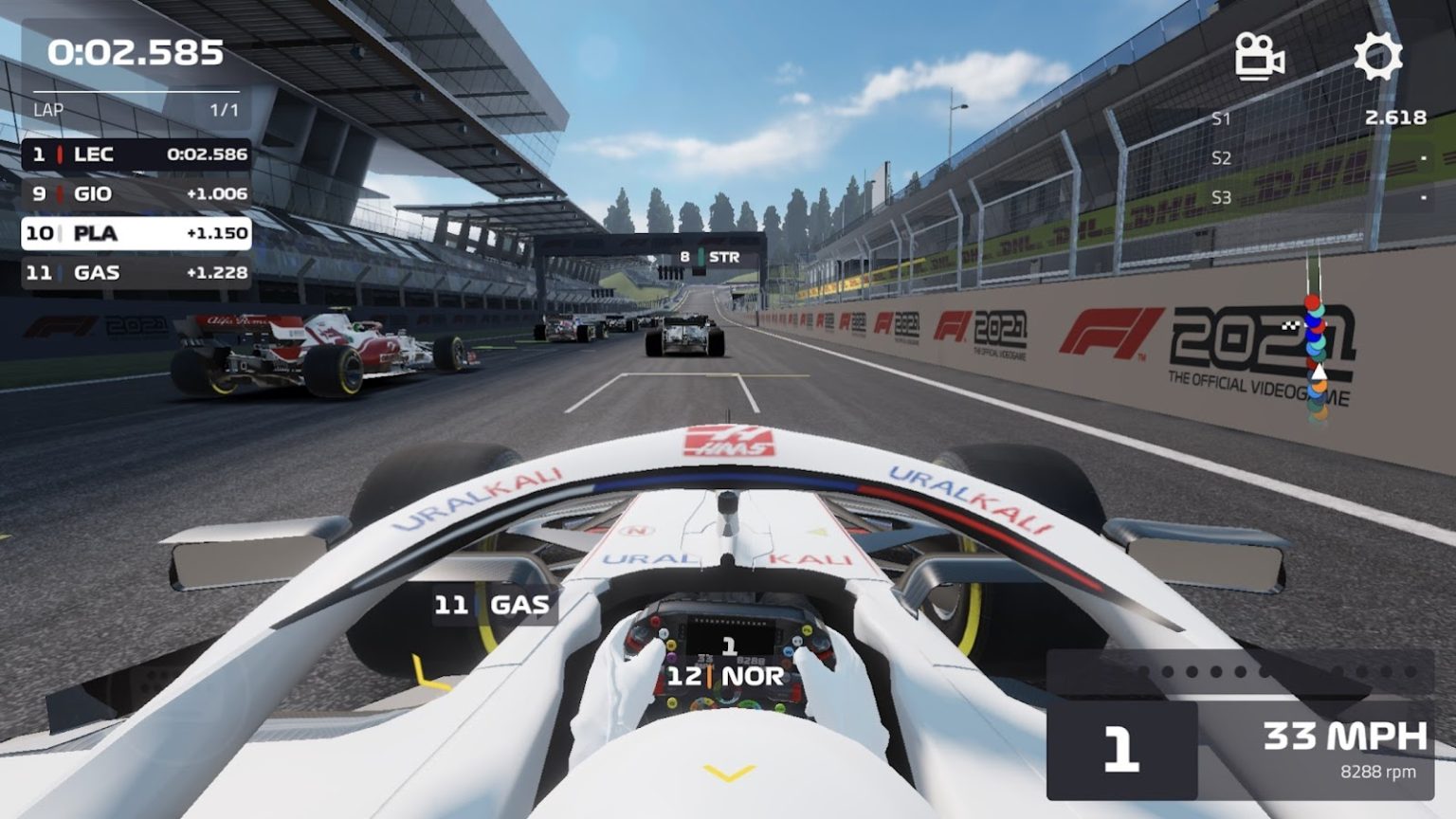This screenshot has height=819, width=1456.
Task: Tap the yellow chevron below the cockpit
Action: tap(726, 773)
